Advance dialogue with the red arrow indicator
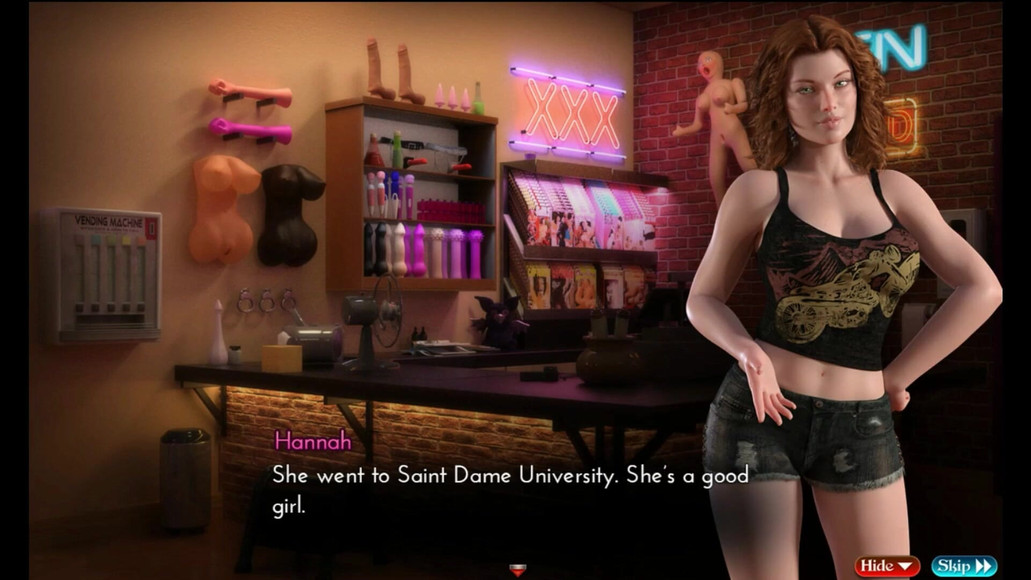 517,571
